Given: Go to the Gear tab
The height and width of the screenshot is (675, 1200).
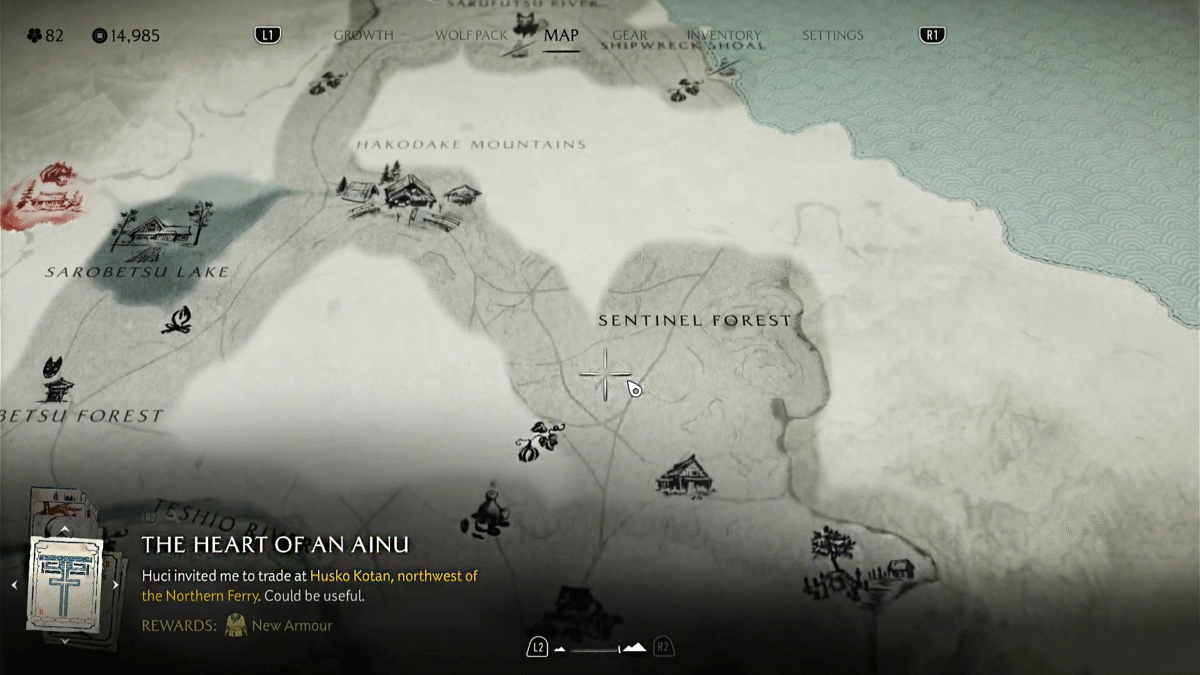Looking at the screenshot, I should click(x=630, y=35).
